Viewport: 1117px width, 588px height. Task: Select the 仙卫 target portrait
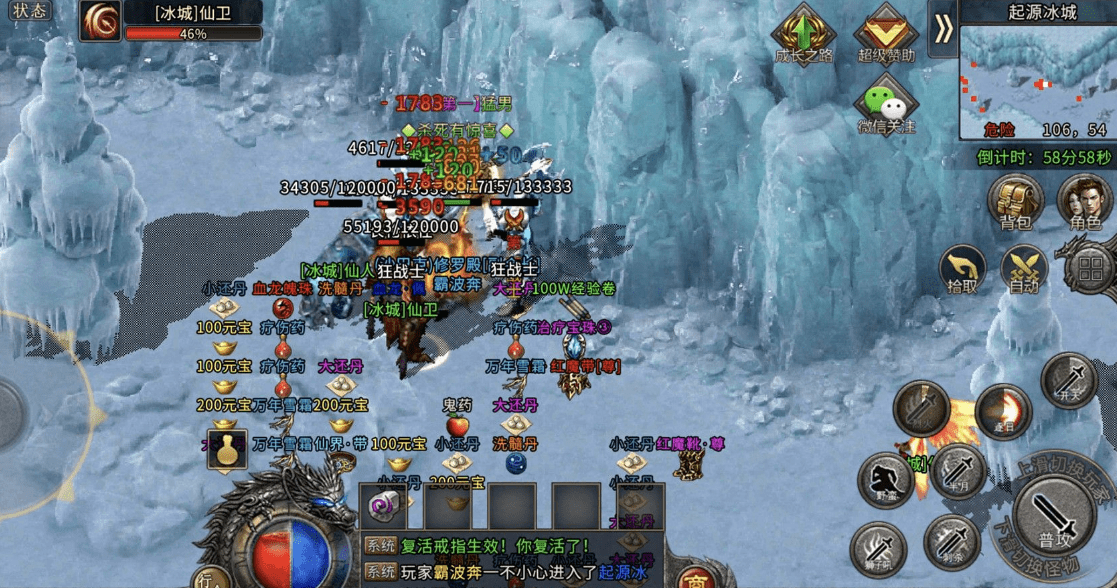point(101,21)
